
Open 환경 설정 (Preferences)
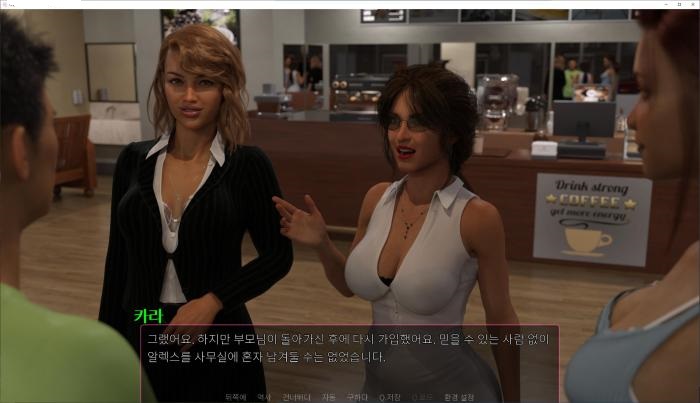tap(460, 397)
